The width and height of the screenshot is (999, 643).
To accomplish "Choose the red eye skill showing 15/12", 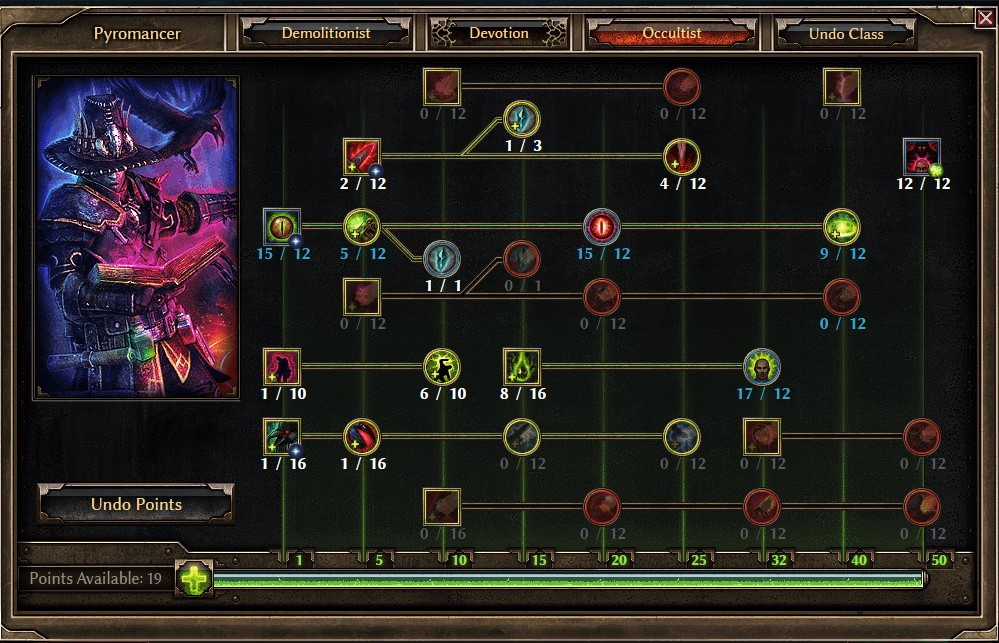I will point(602,227).
